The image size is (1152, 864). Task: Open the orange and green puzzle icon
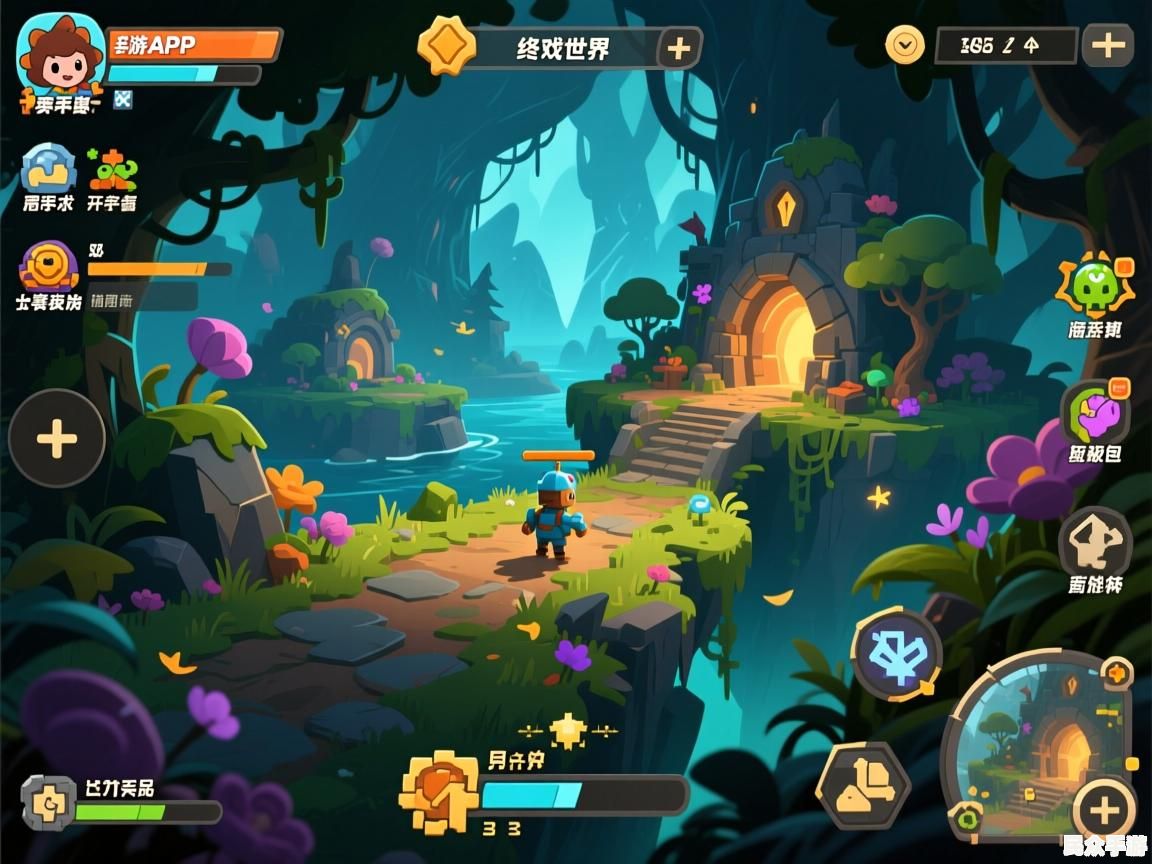click(x=111, y=169)
